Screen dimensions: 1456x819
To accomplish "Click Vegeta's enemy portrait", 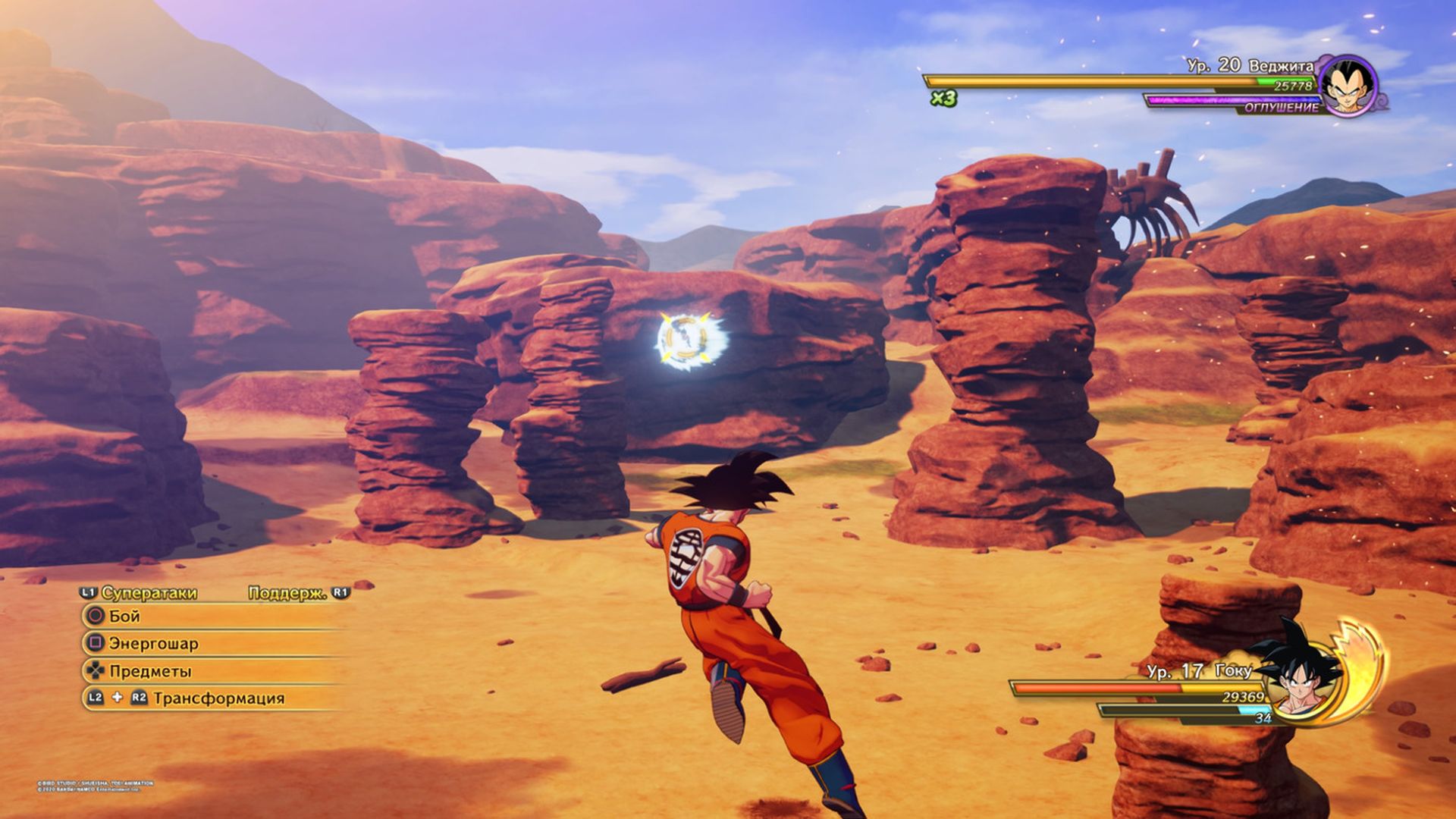I will point(1348,85).
